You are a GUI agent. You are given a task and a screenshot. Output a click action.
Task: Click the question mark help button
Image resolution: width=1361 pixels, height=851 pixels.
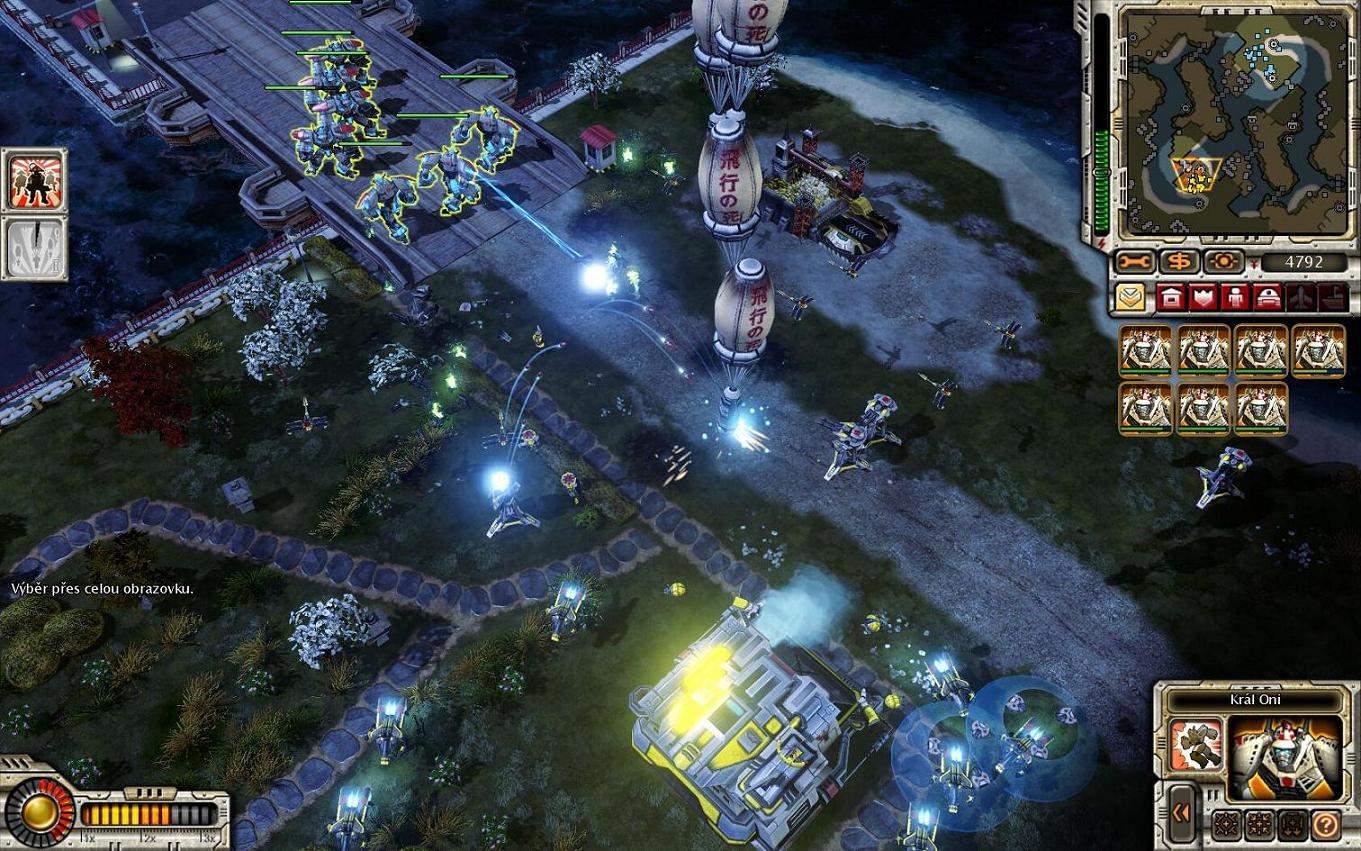pyautogui.click(x=1326, y=824)
